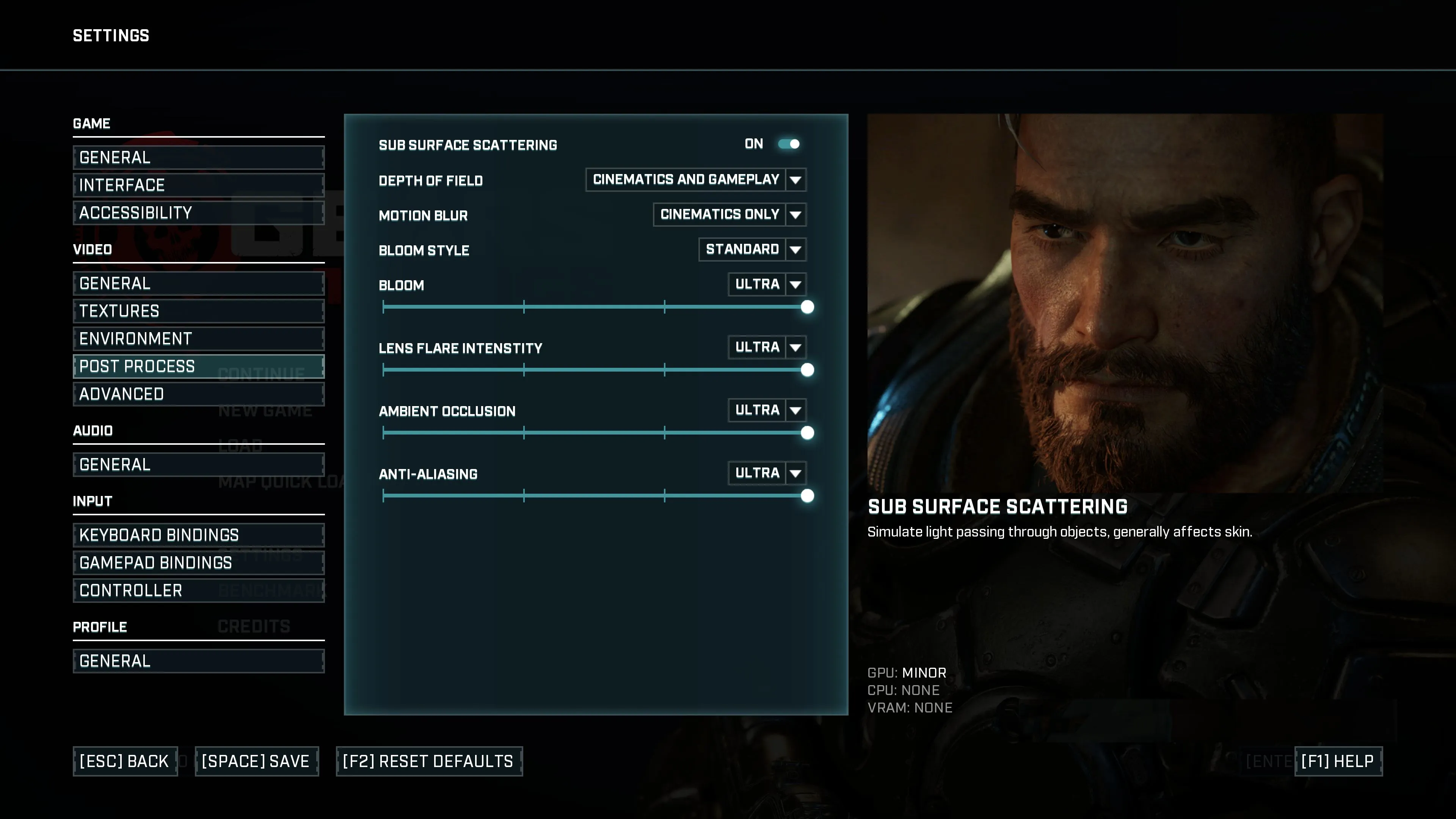This screenshot has width=1456, height=819.
Task: Switch to Environment video settings
Action: tap(198, 339)
